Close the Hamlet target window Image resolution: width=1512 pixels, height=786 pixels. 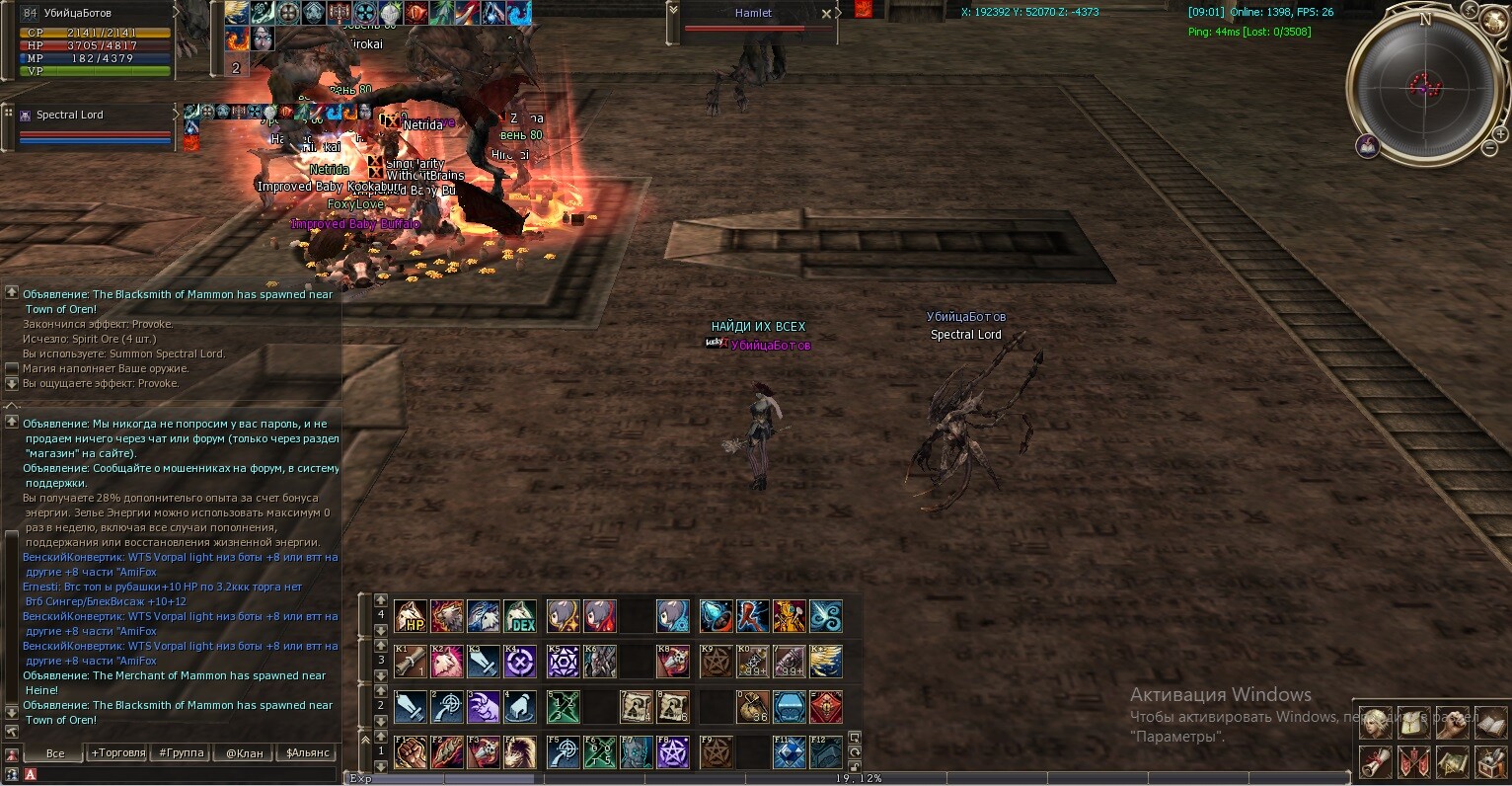(x=826, y=14)
